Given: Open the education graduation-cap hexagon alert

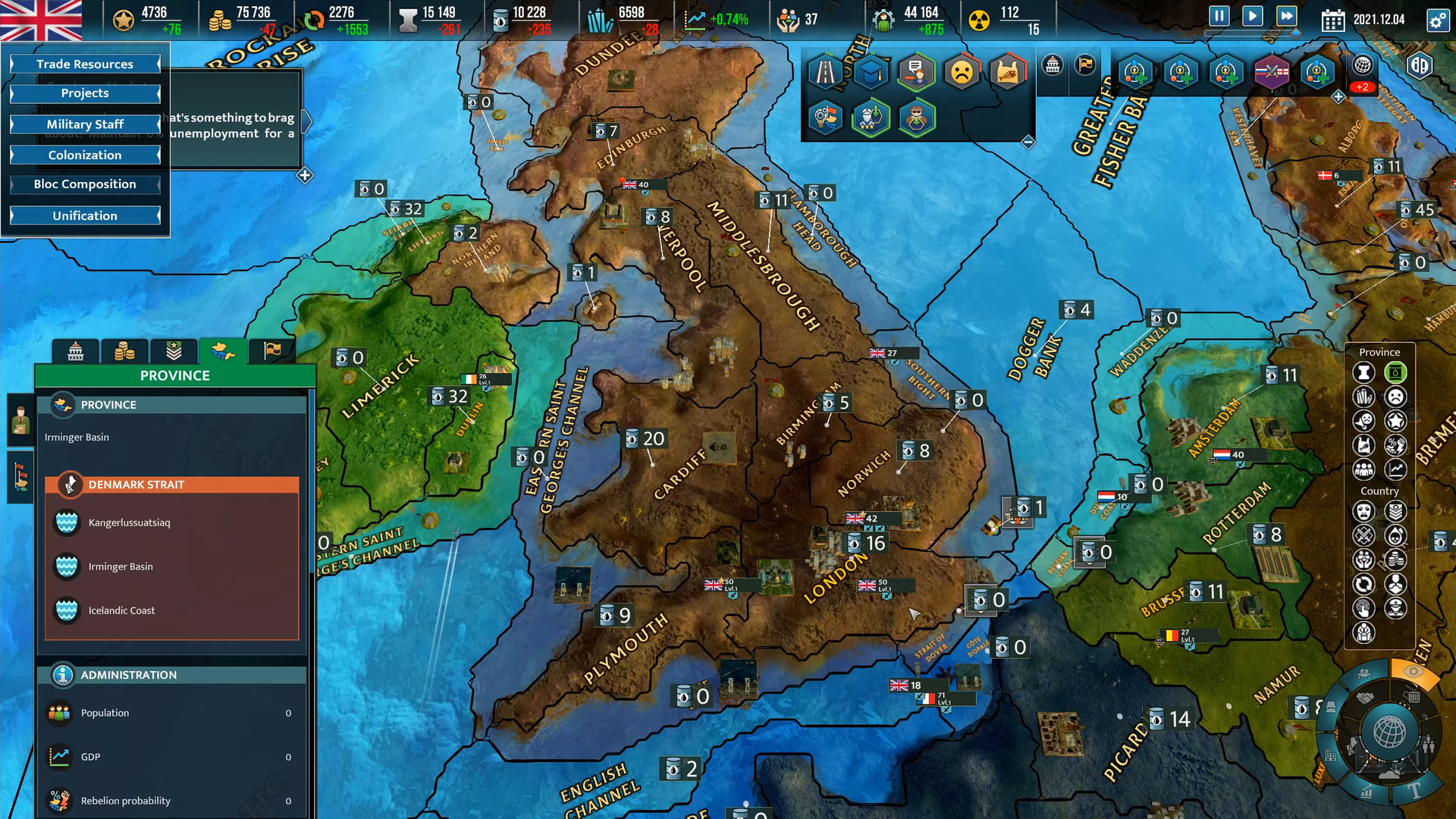Looking at the screenshot, I should 872,72.
